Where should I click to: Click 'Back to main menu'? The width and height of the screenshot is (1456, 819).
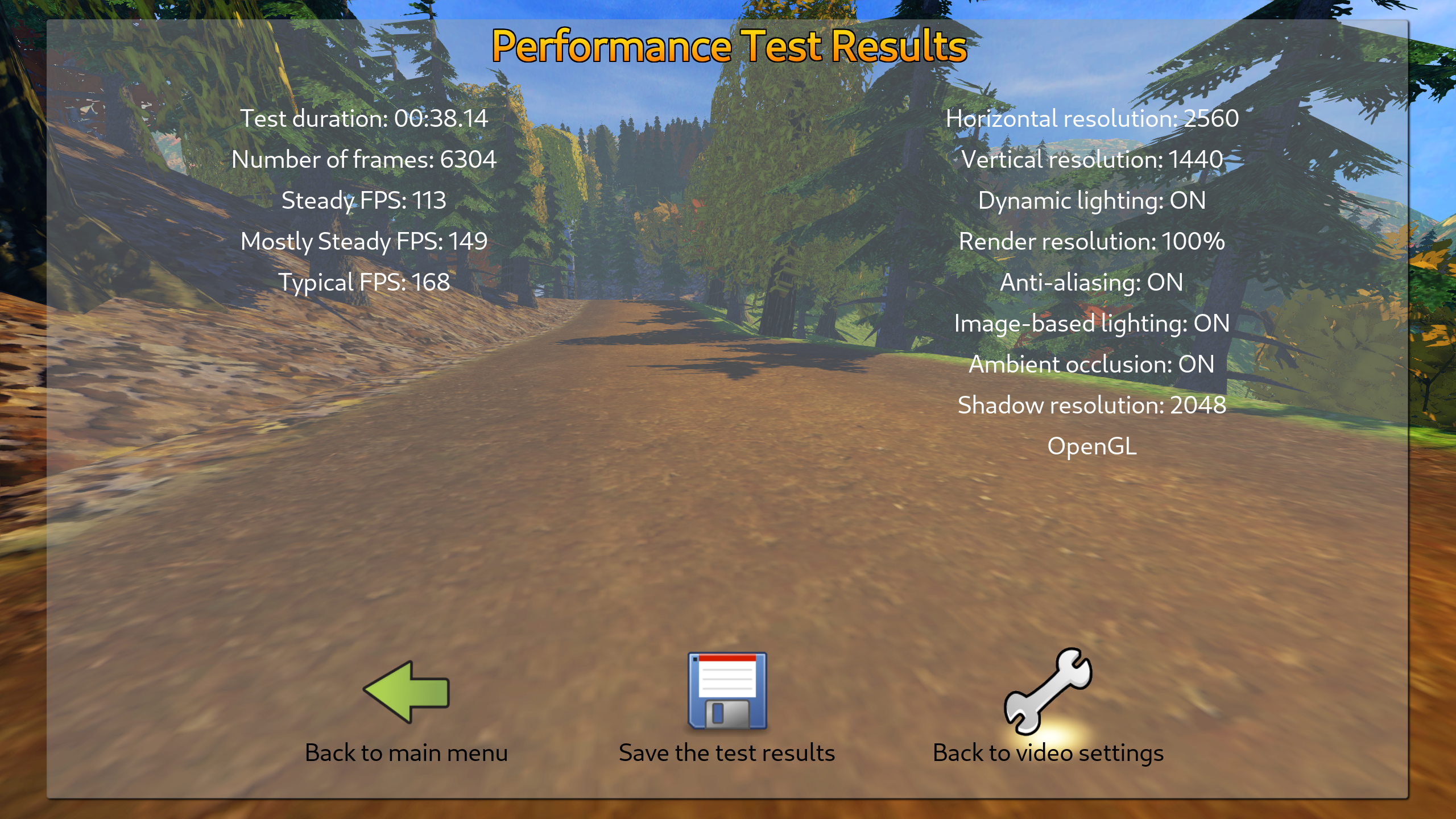pos(407,752)
